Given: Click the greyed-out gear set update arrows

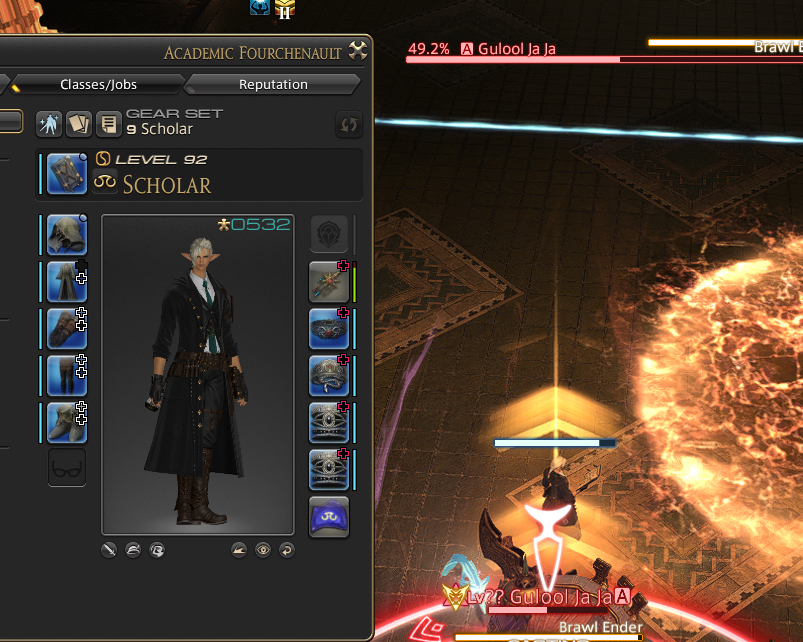Looking at the screenshot, I should [348, 124].
